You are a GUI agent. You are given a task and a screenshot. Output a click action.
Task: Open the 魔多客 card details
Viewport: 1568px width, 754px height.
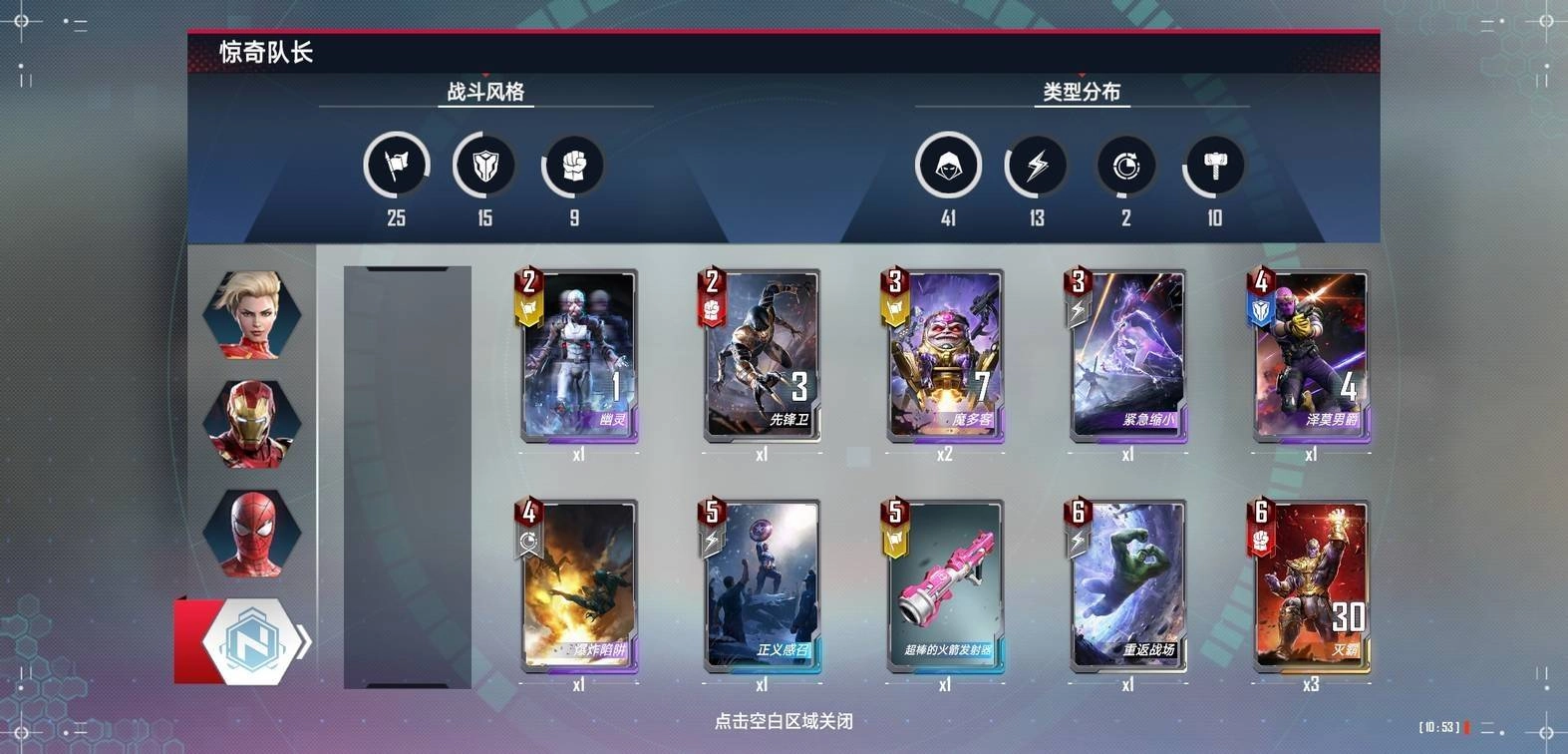click(945, 354)
